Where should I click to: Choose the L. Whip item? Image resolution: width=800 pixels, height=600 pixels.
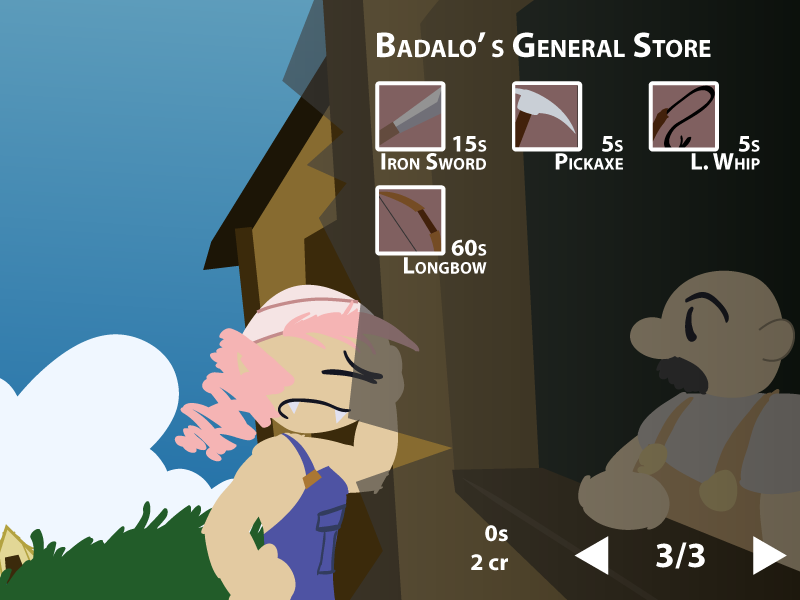coord(684,116)
